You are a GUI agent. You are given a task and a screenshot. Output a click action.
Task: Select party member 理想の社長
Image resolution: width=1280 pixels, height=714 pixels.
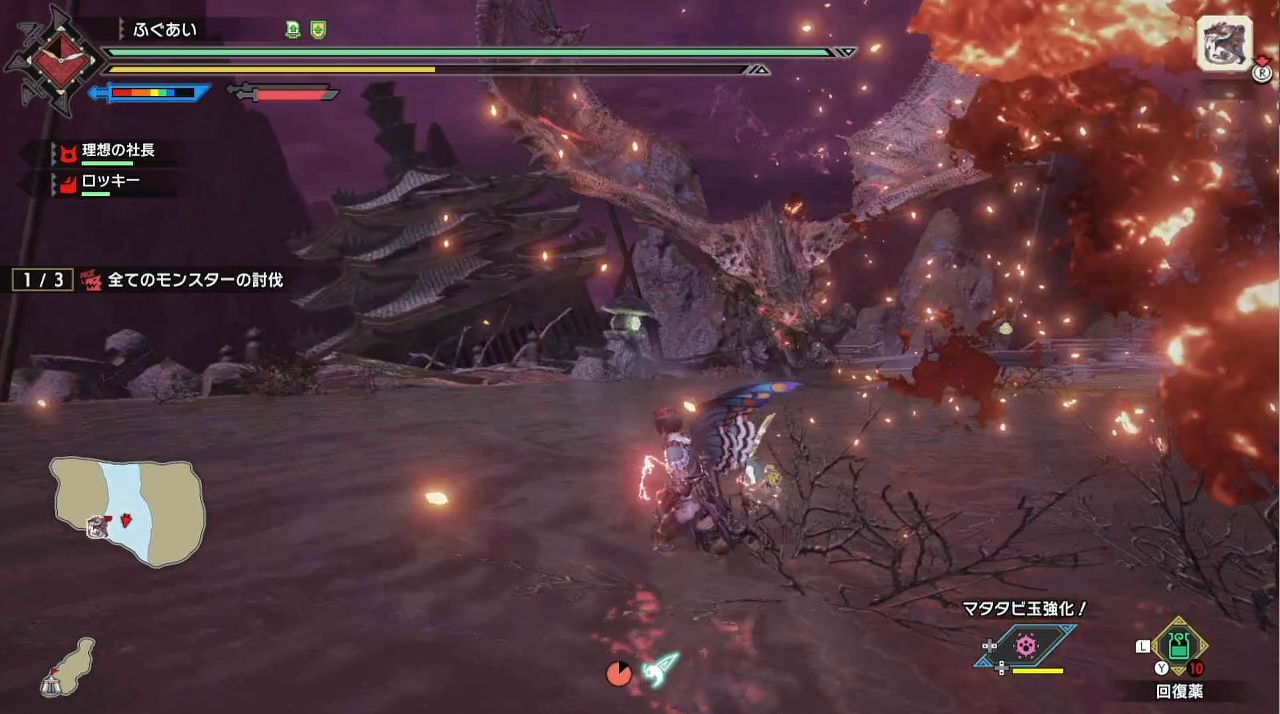pyautogui.click(x=117, y=152)
